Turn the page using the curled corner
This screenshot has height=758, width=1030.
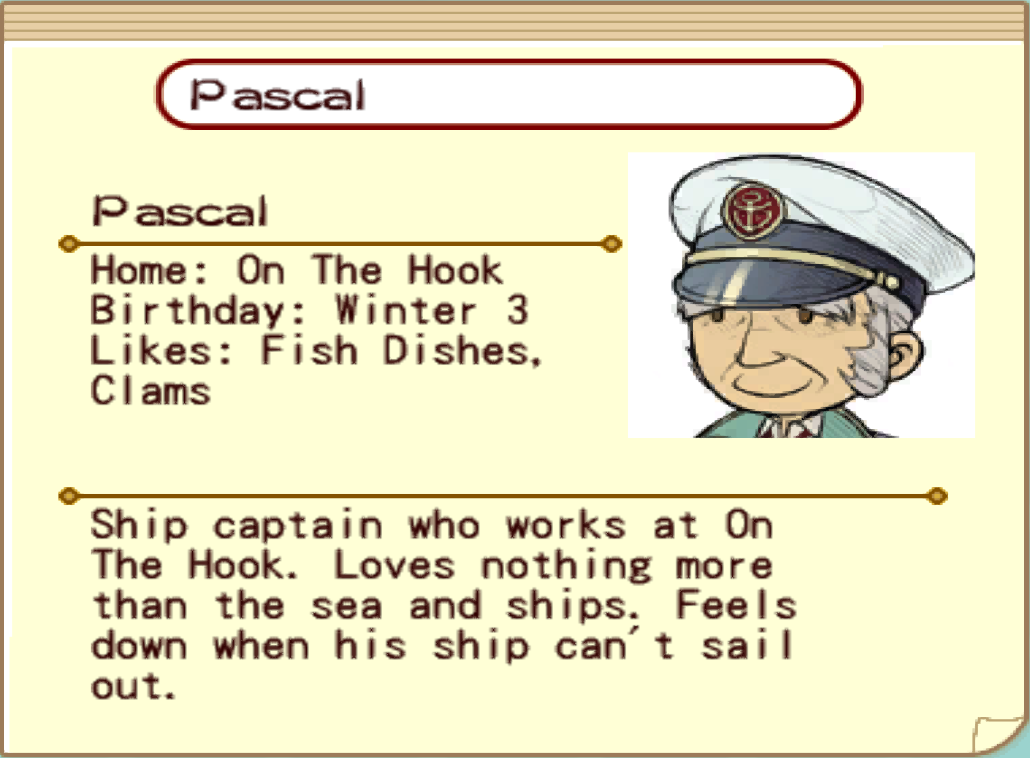tap(993, 731)
